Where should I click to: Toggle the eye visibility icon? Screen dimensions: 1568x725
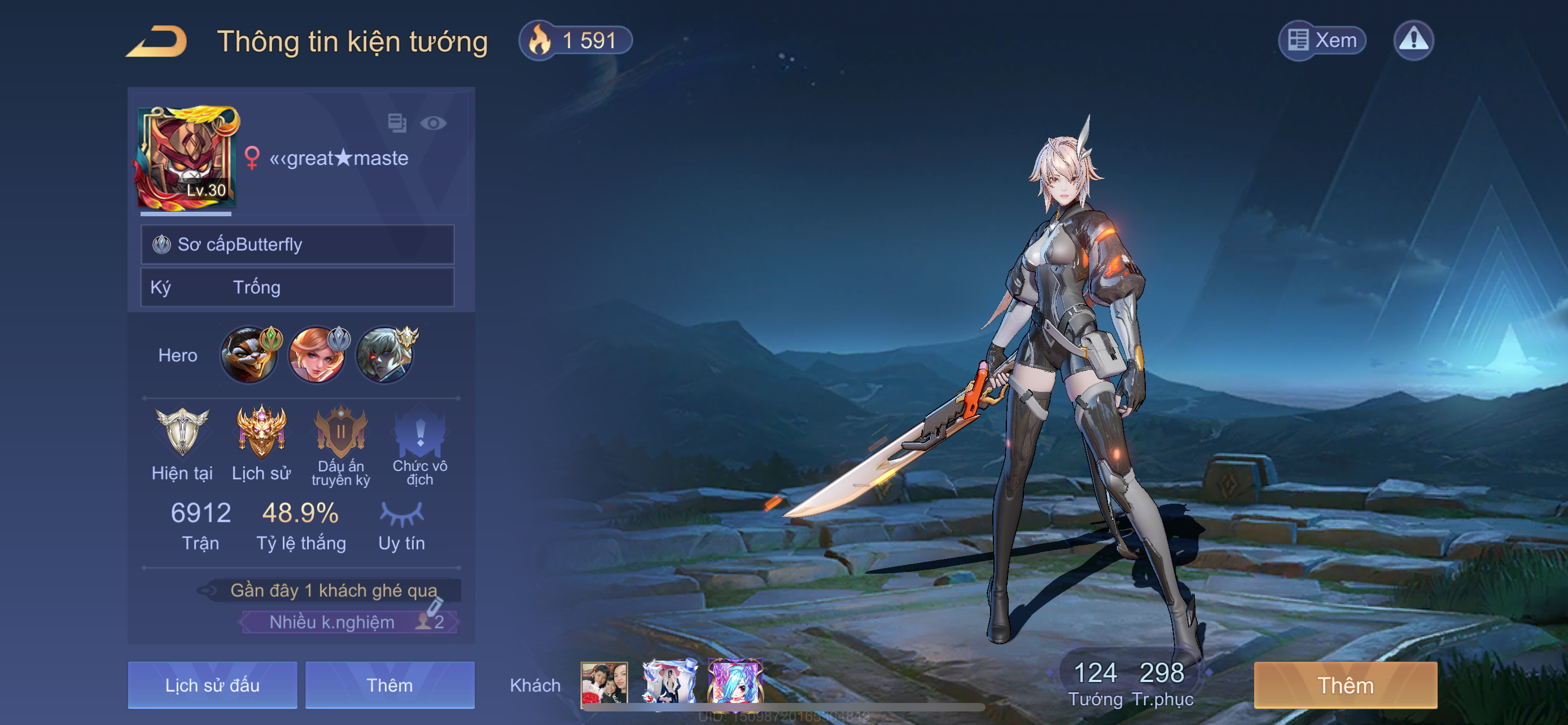433,124
